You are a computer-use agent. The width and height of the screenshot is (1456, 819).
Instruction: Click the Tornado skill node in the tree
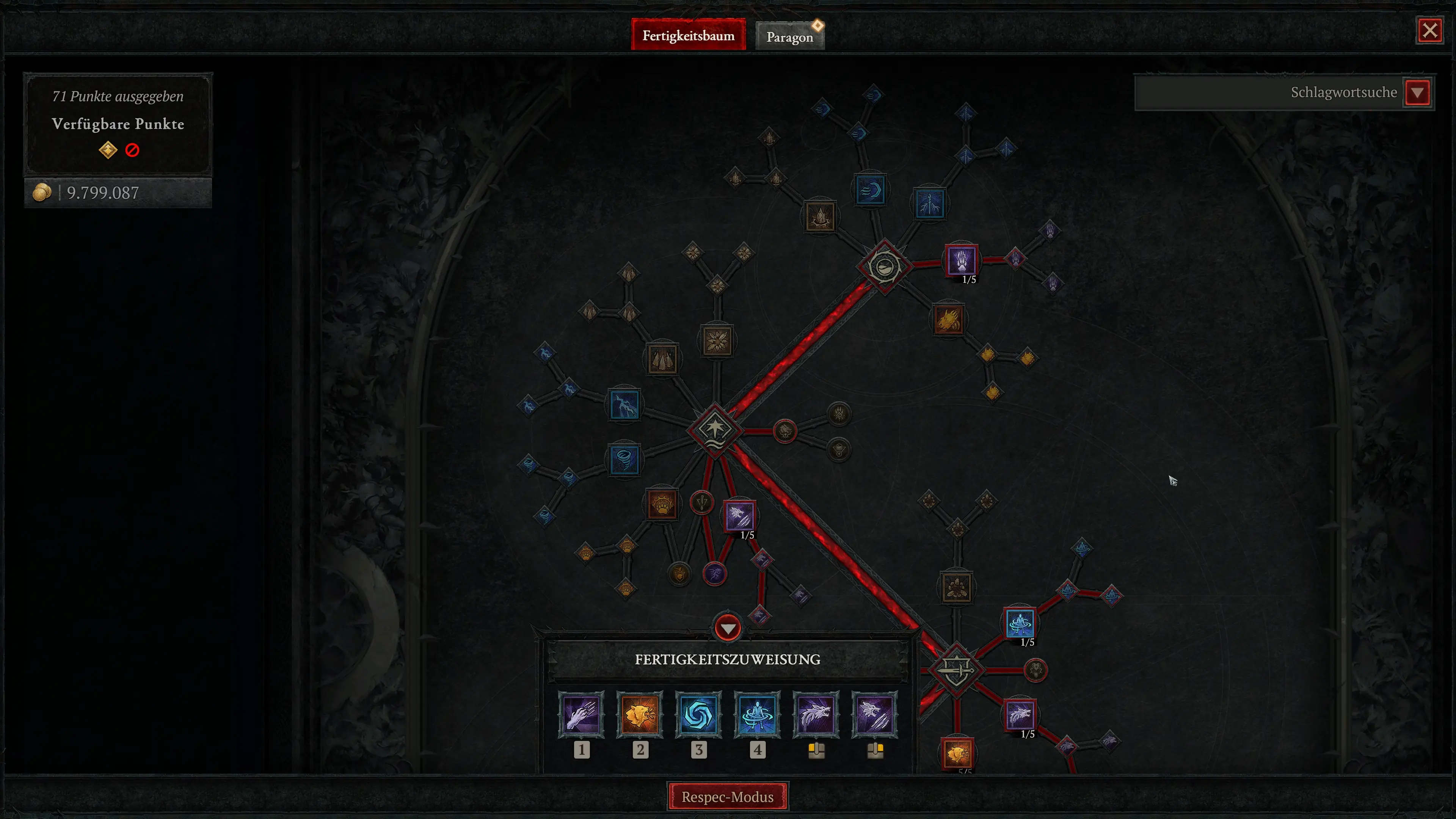(x=625, y=460)
